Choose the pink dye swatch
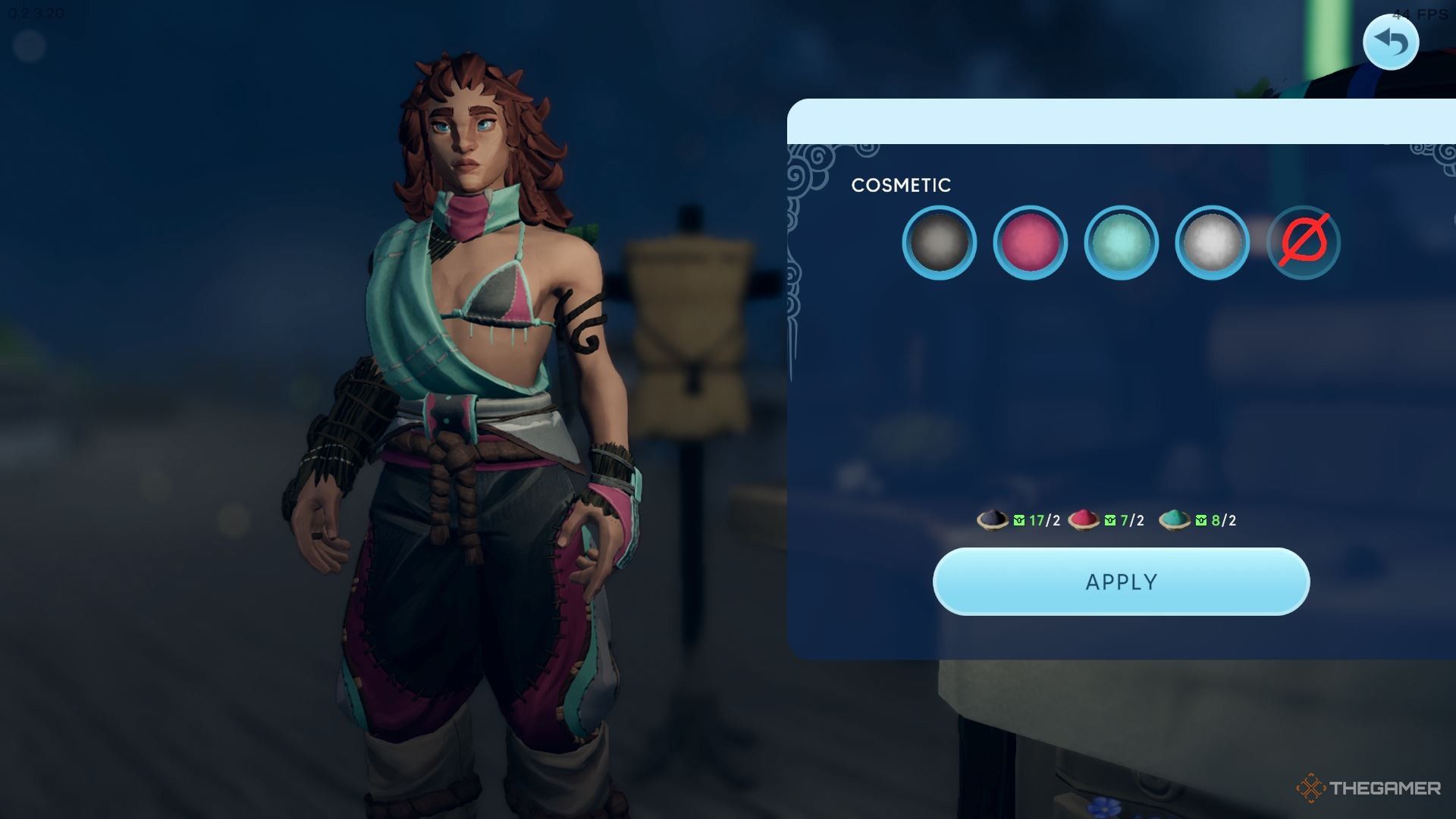Image resolution: width=1456 pixels, height=819 pixels. [1030, 243]
